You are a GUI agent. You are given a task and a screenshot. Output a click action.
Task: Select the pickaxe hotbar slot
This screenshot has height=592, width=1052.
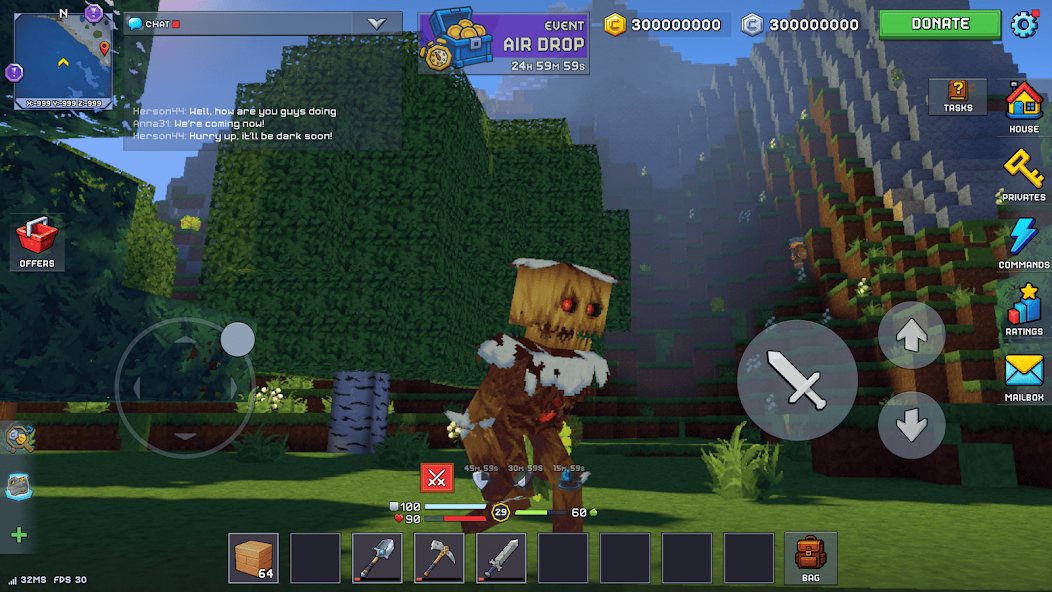439,558
